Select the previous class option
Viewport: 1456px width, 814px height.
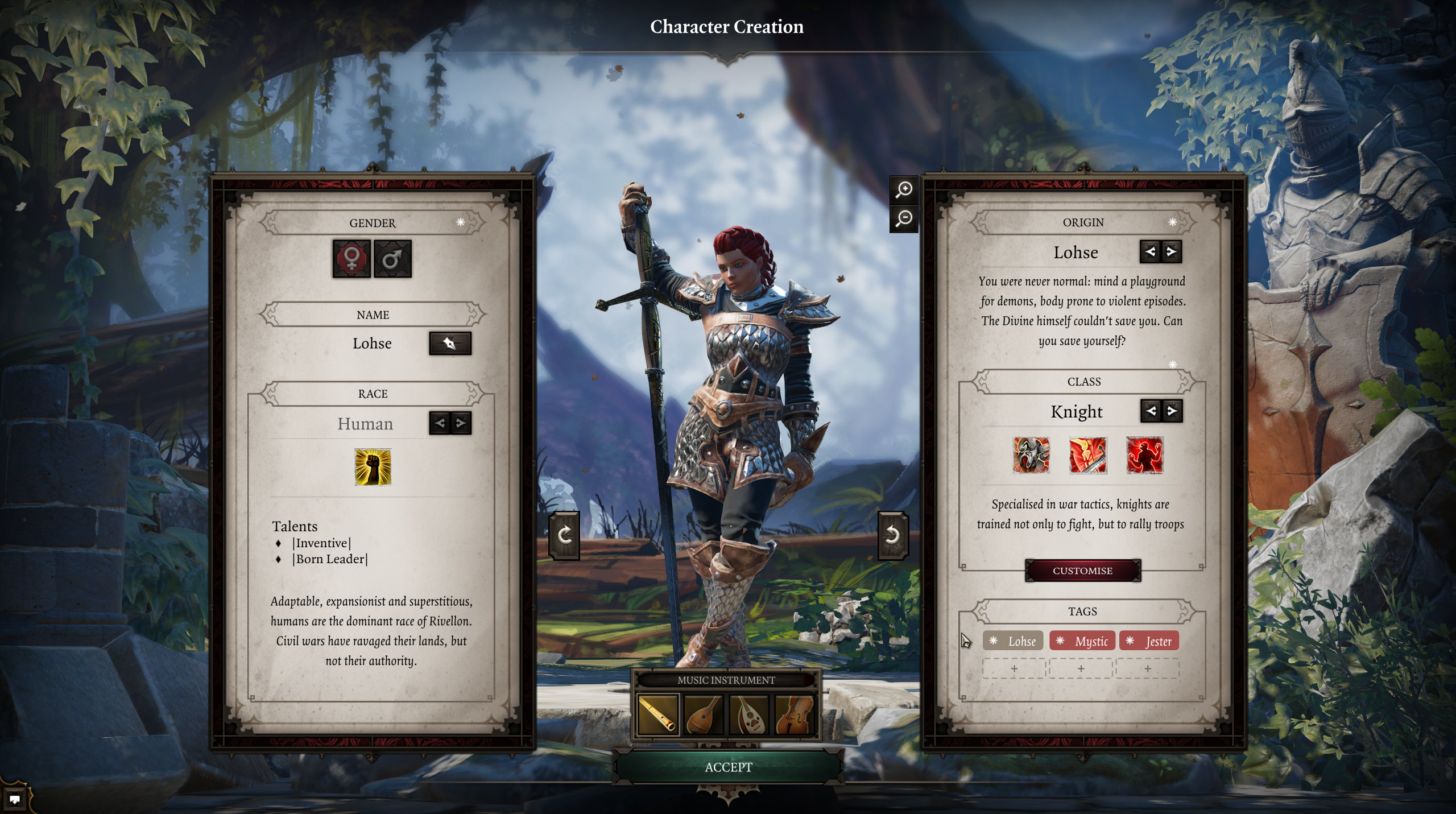click(x=1151, y=411)
